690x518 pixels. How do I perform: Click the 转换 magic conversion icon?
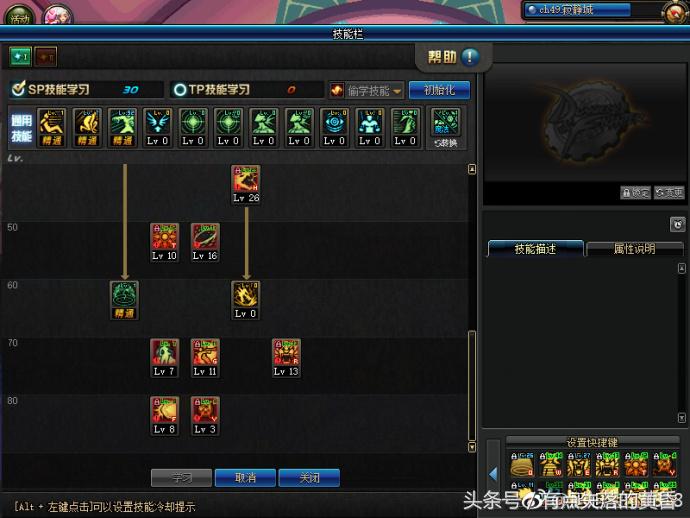click(446, 127)
